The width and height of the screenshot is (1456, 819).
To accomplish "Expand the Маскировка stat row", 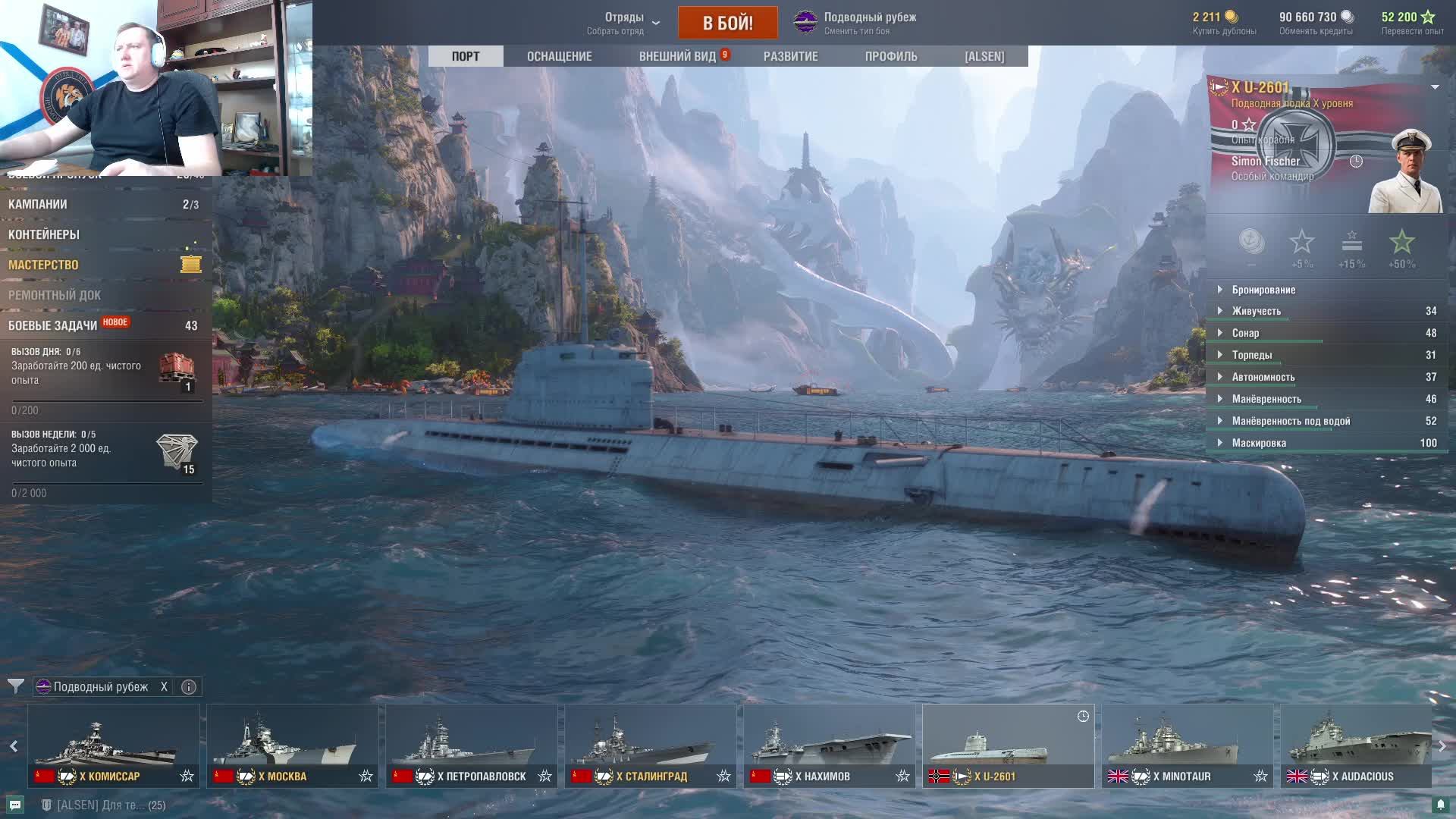I will coord(1259,443).
